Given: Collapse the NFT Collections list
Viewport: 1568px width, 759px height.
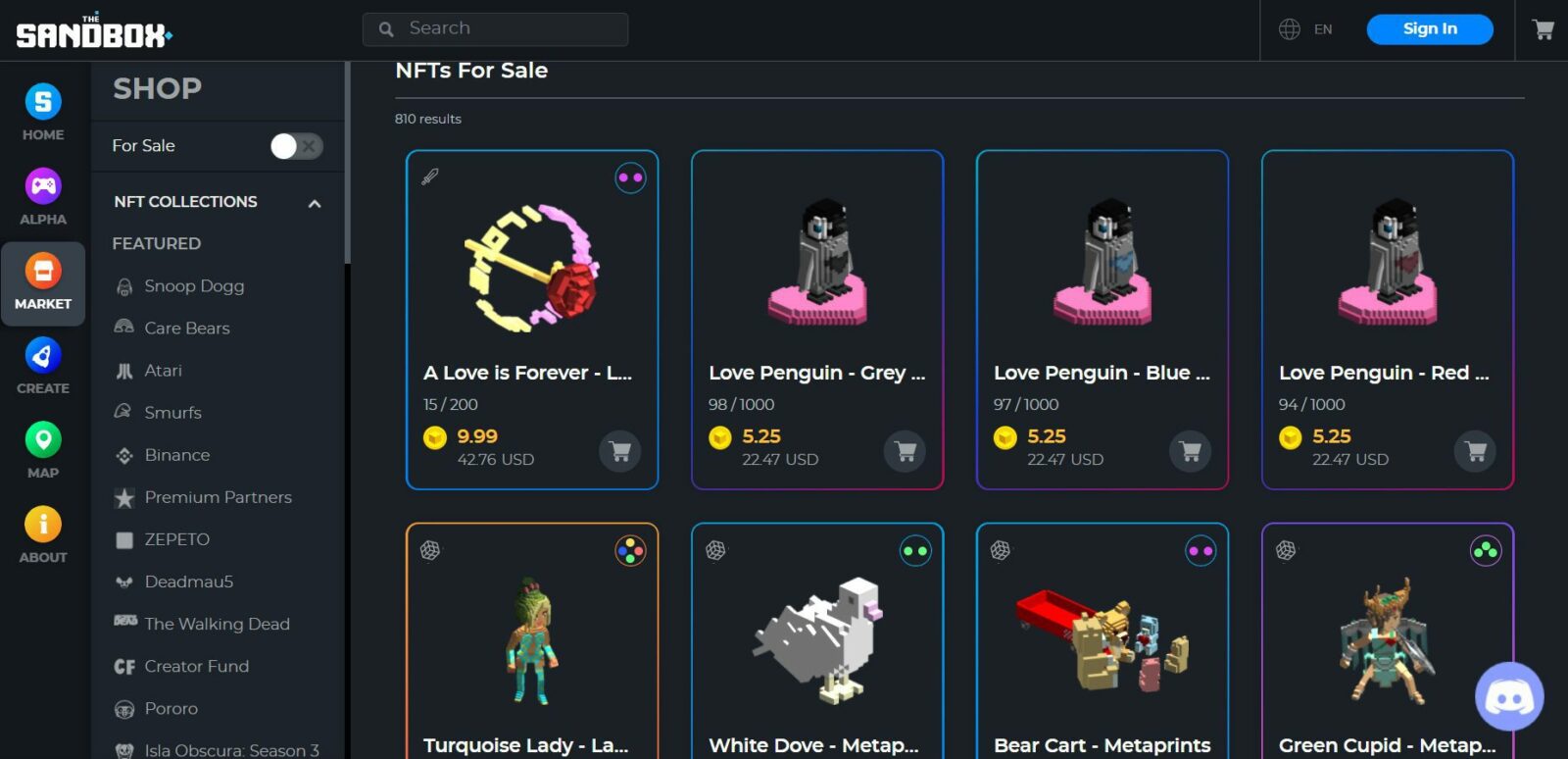Looking at the screenshot, I should point(315,203).
